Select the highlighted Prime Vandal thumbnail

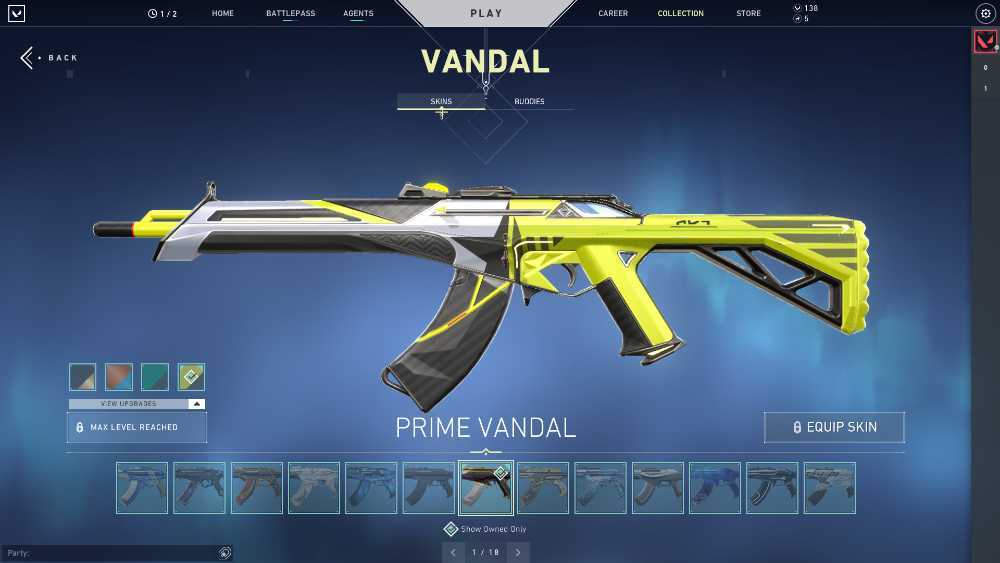pyautogui.click(x=486, y=487)
